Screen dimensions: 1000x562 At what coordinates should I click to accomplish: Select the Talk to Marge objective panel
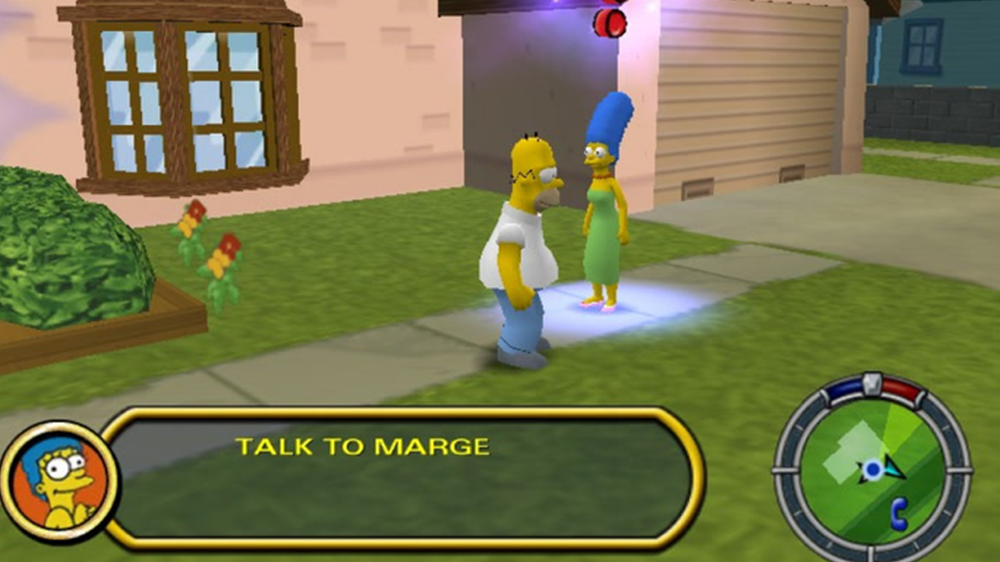coord(400,478)
